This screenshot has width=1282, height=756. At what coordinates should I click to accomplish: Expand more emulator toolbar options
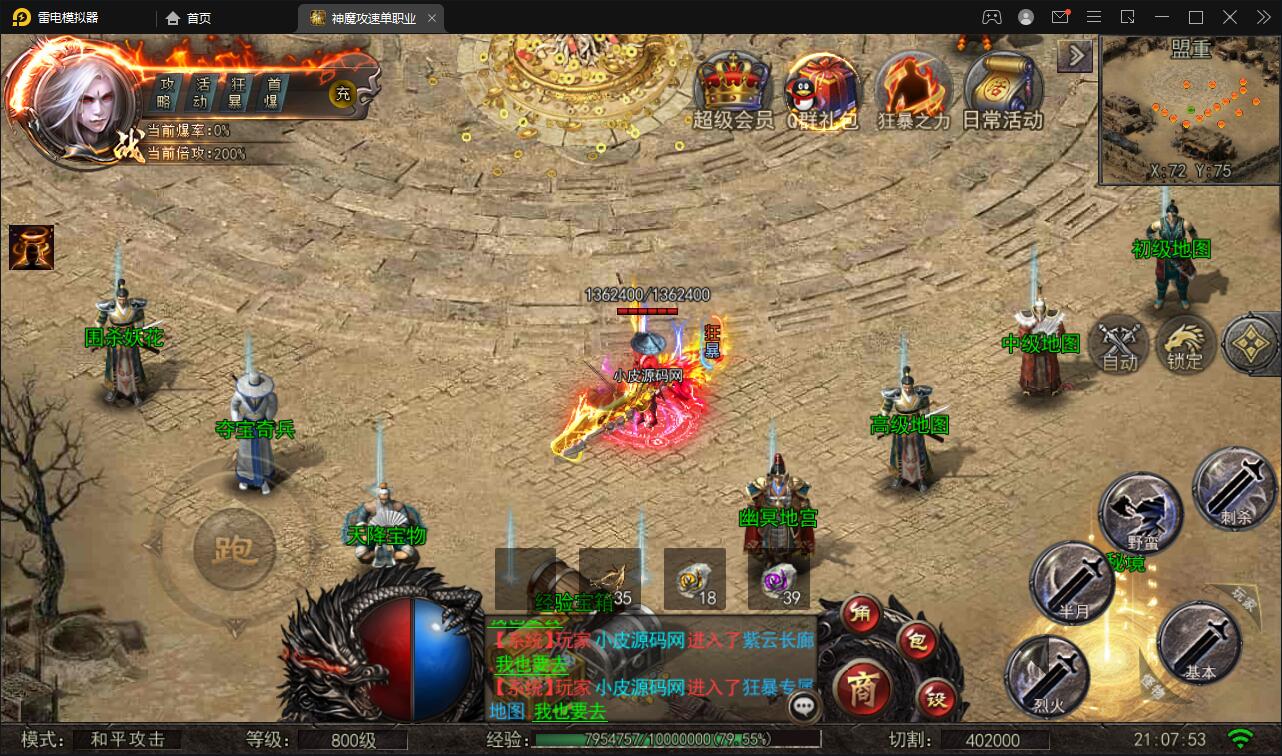point(1262,17)
